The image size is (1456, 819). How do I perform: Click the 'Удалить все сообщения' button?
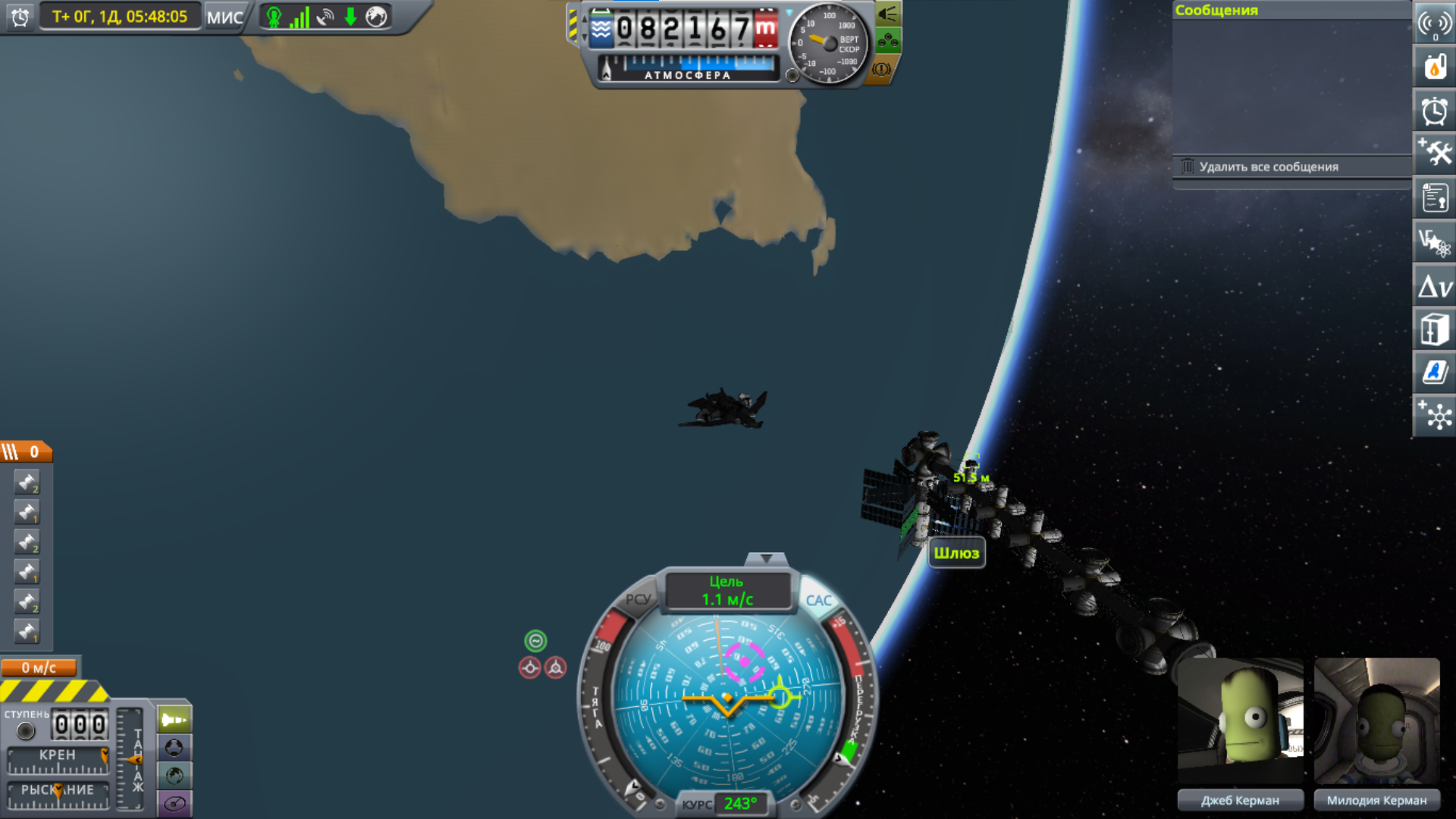point(1268,167)
